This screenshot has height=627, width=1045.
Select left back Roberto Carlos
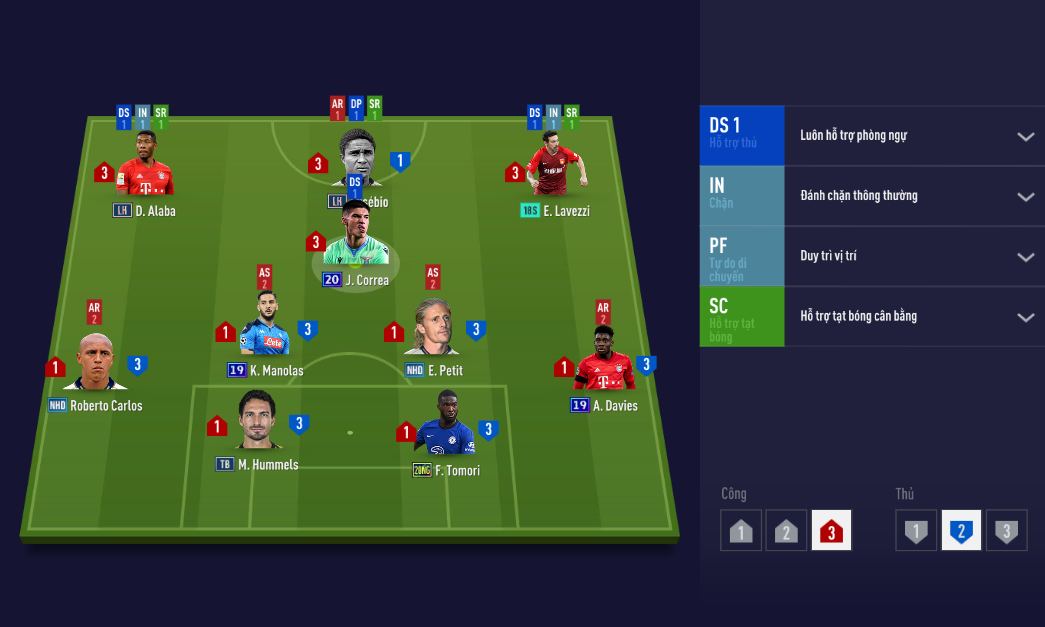[96, 364]
